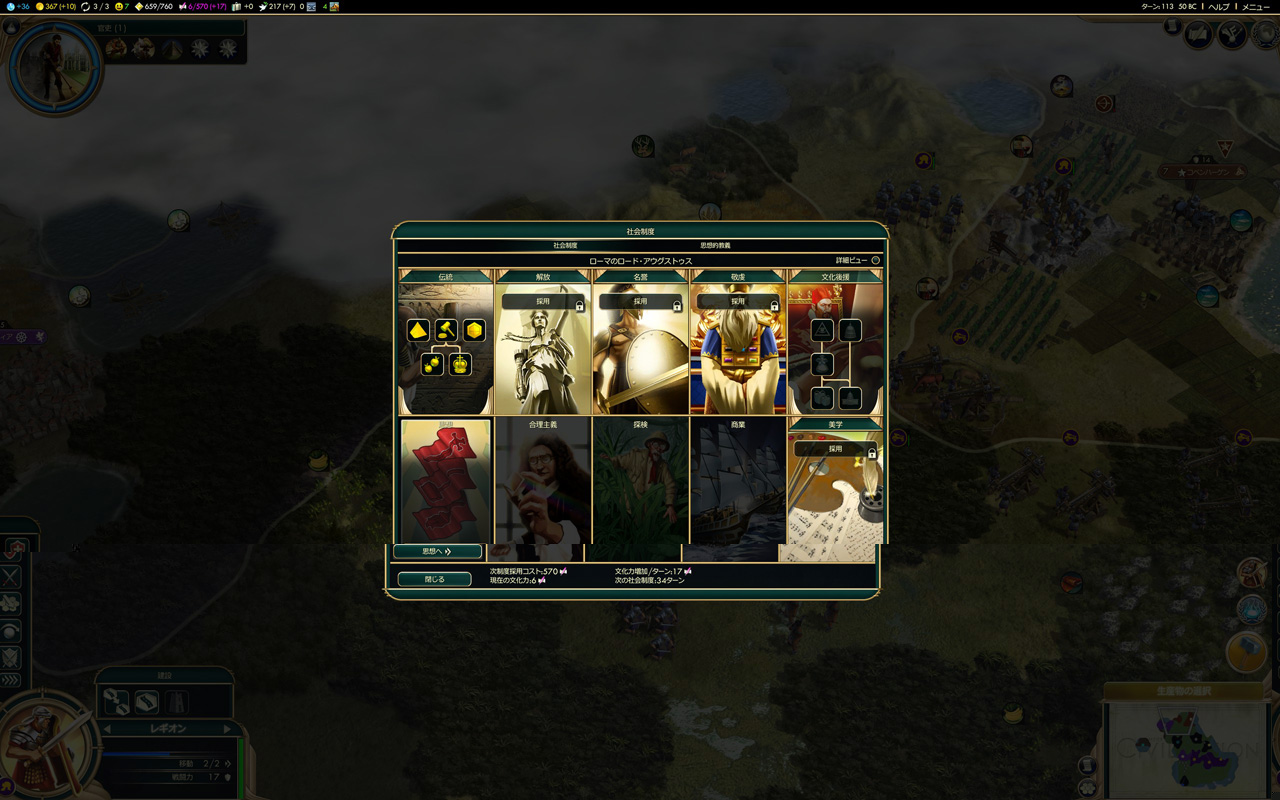Choose the gavel policy icon in 伝統
The image size is (1280, 800).
[x=446, y=330]
